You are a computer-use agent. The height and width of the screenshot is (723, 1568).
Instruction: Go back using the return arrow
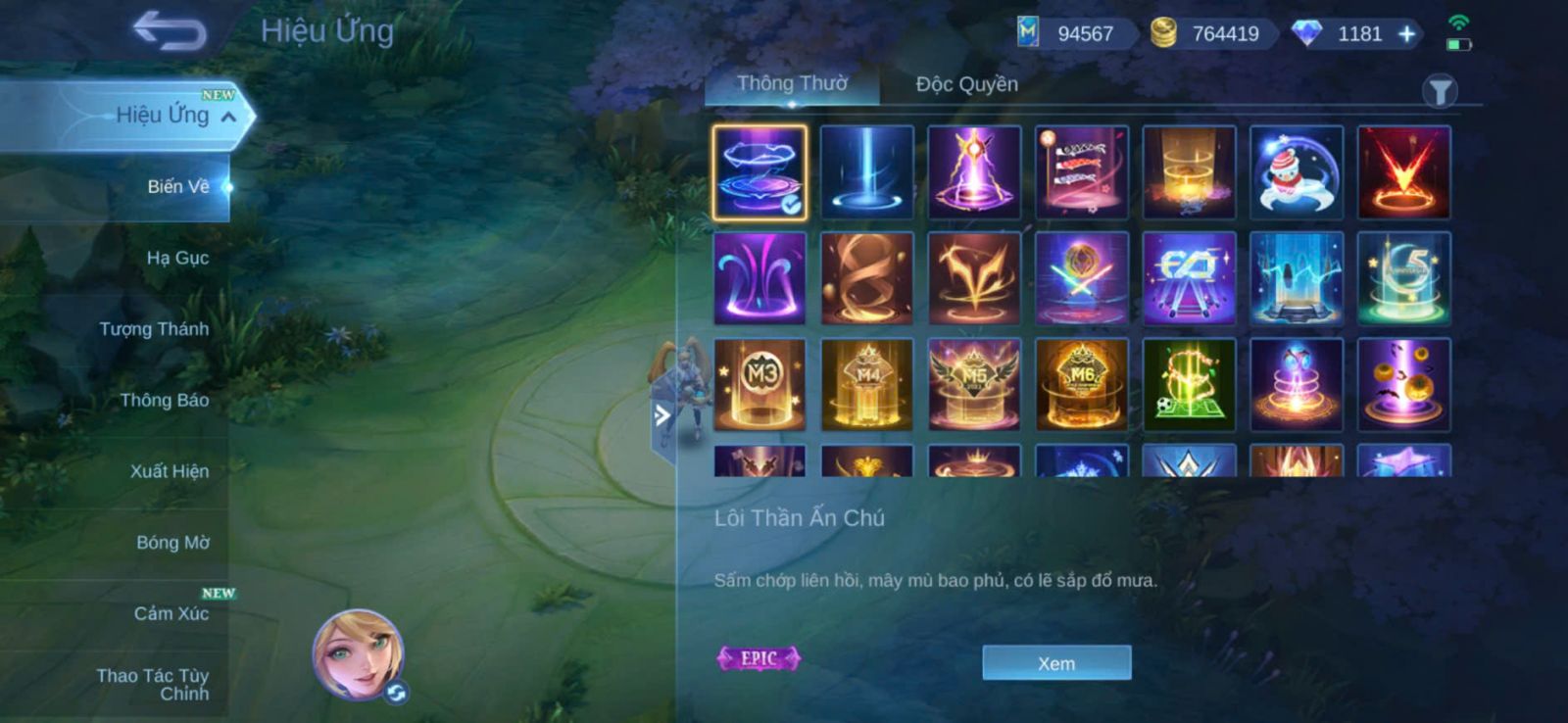(x=170, y=30)
